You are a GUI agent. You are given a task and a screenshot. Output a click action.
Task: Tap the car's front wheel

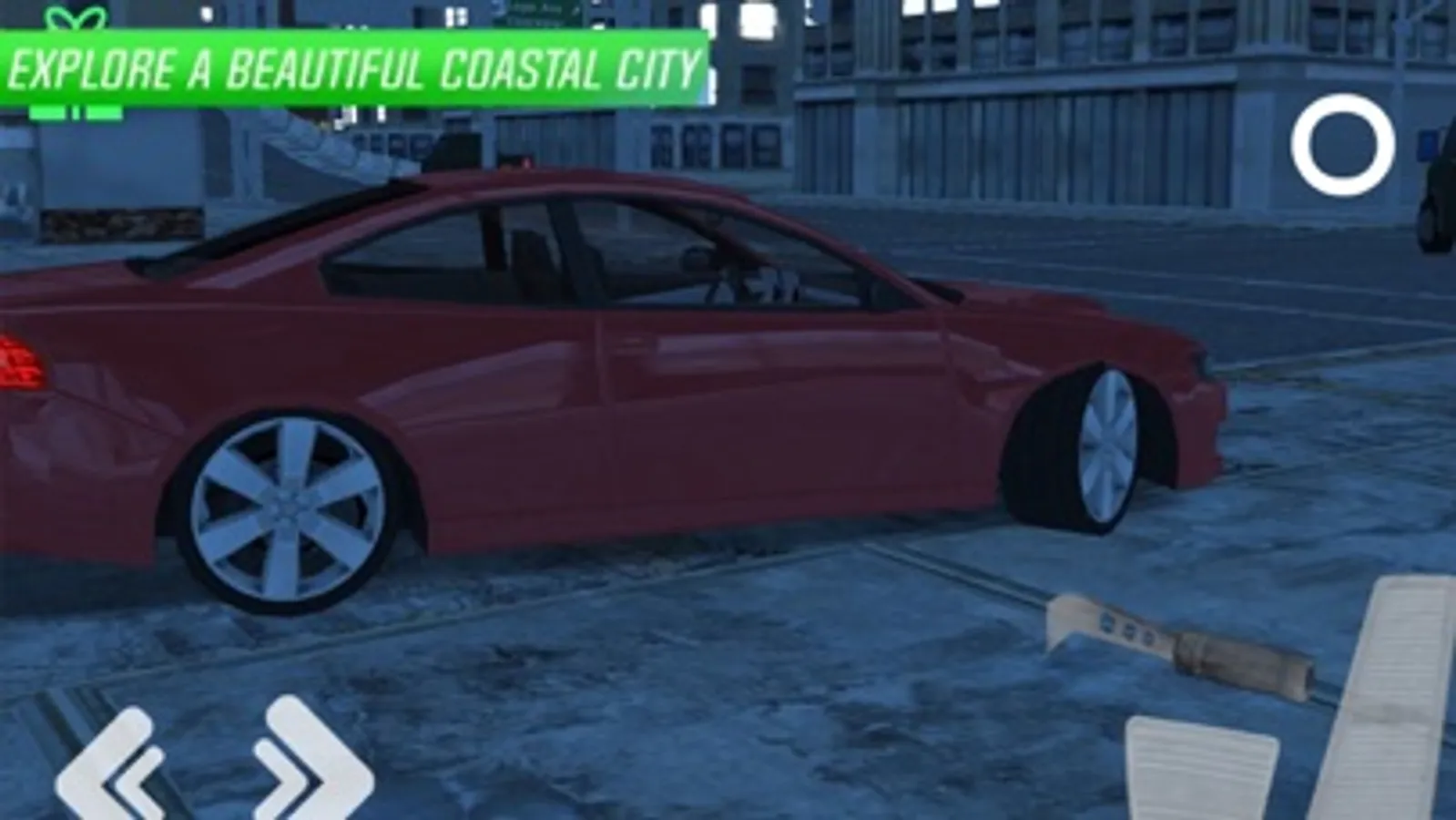(1106, 446)
